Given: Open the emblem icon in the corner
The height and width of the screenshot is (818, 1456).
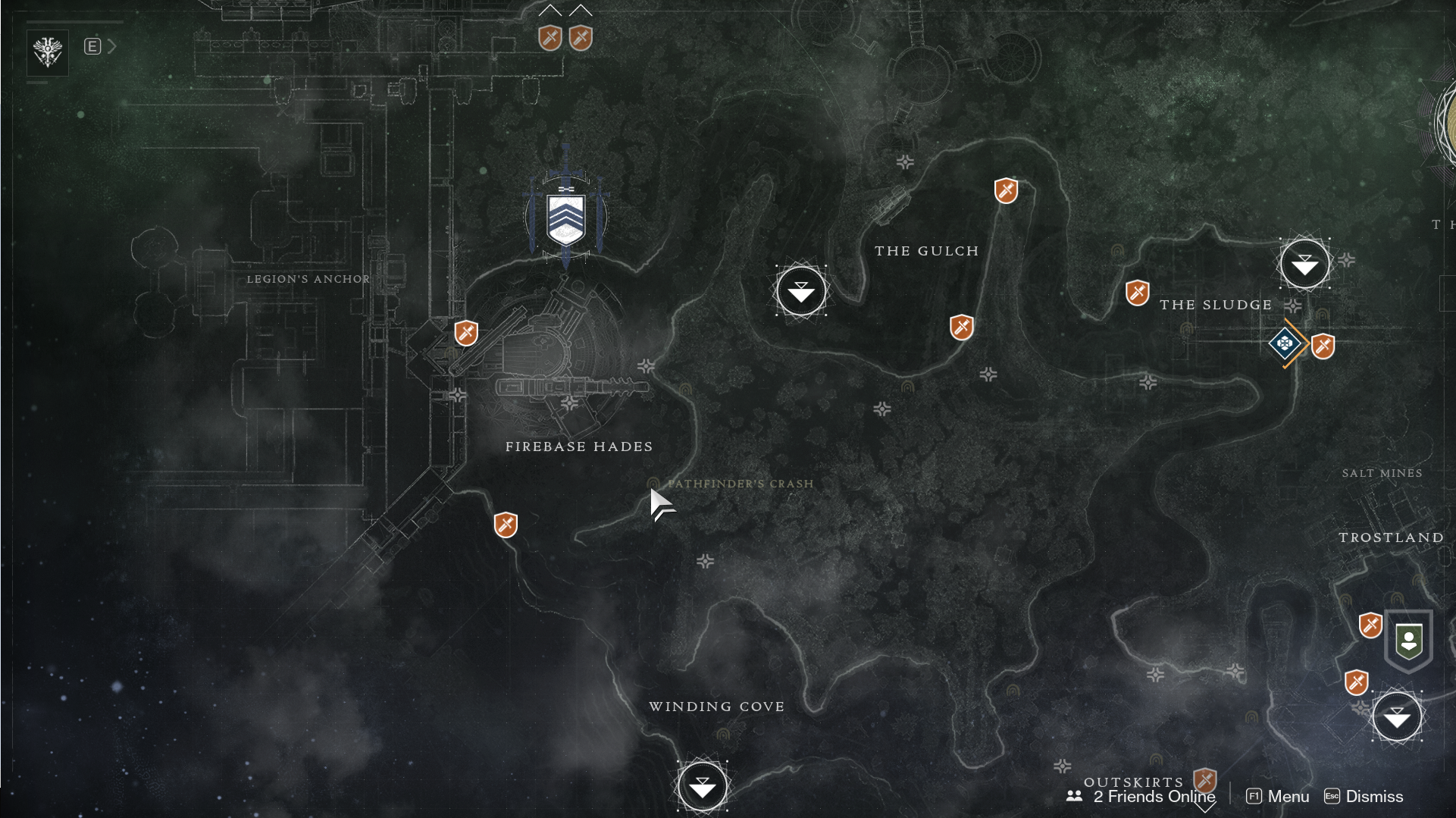Looking at the screenshot, I should (48, 52).
